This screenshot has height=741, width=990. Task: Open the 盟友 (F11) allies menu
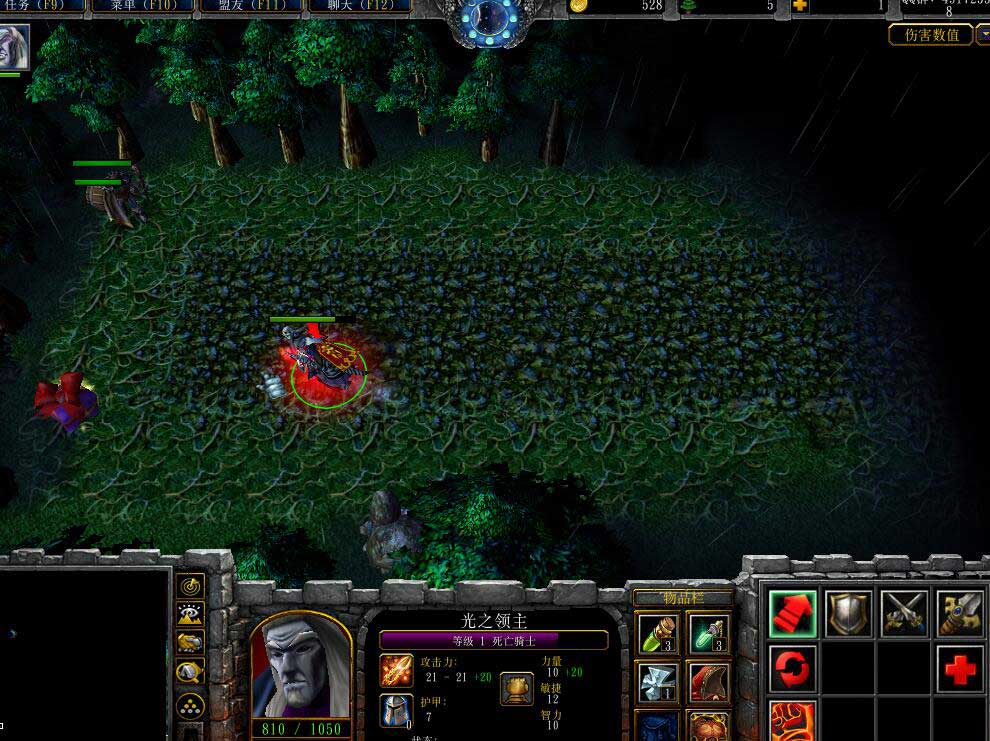(x=250, y=6)
